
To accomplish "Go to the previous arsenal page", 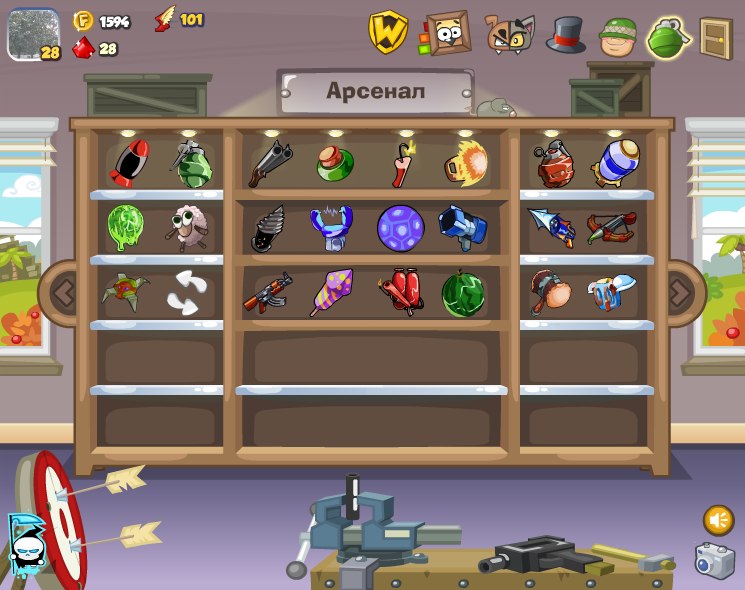I will click(62, 293).
